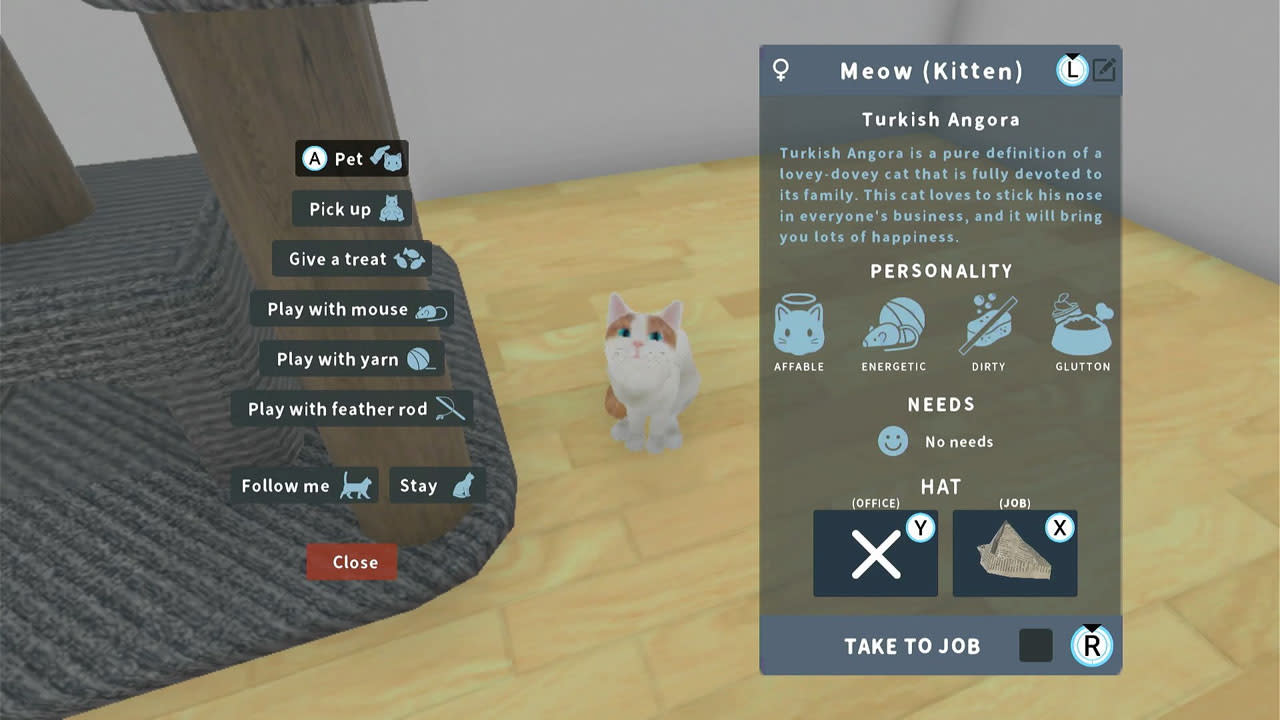Click the L badge in the title bar
The image size is (1280, 720).
(1071, 70)
